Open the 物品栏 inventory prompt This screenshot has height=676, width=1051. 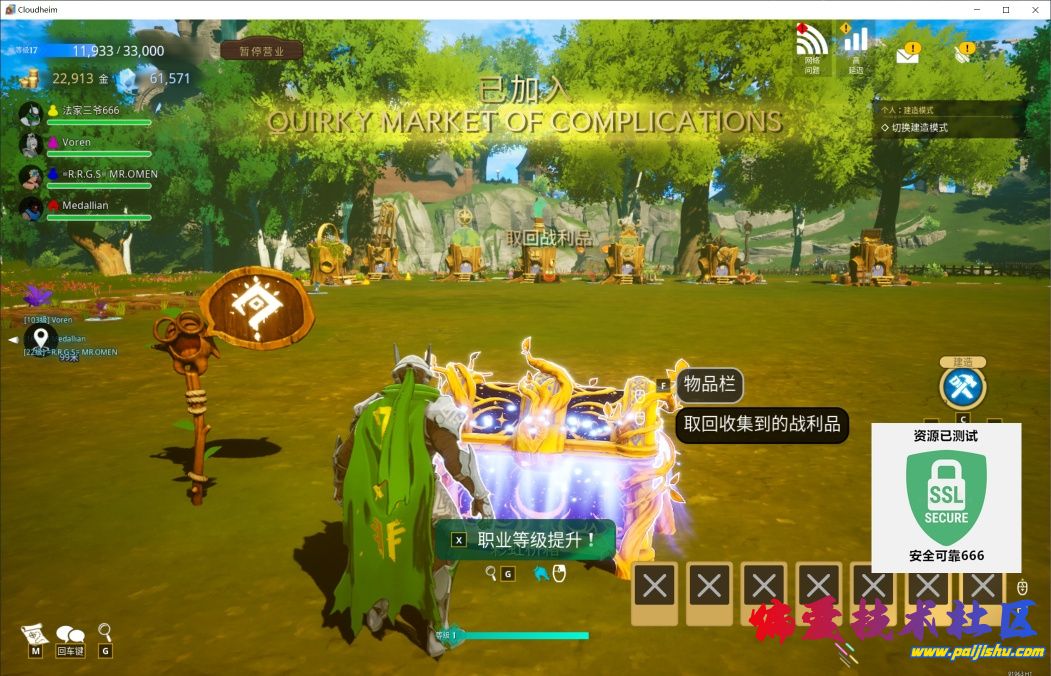tap(708, 384)
